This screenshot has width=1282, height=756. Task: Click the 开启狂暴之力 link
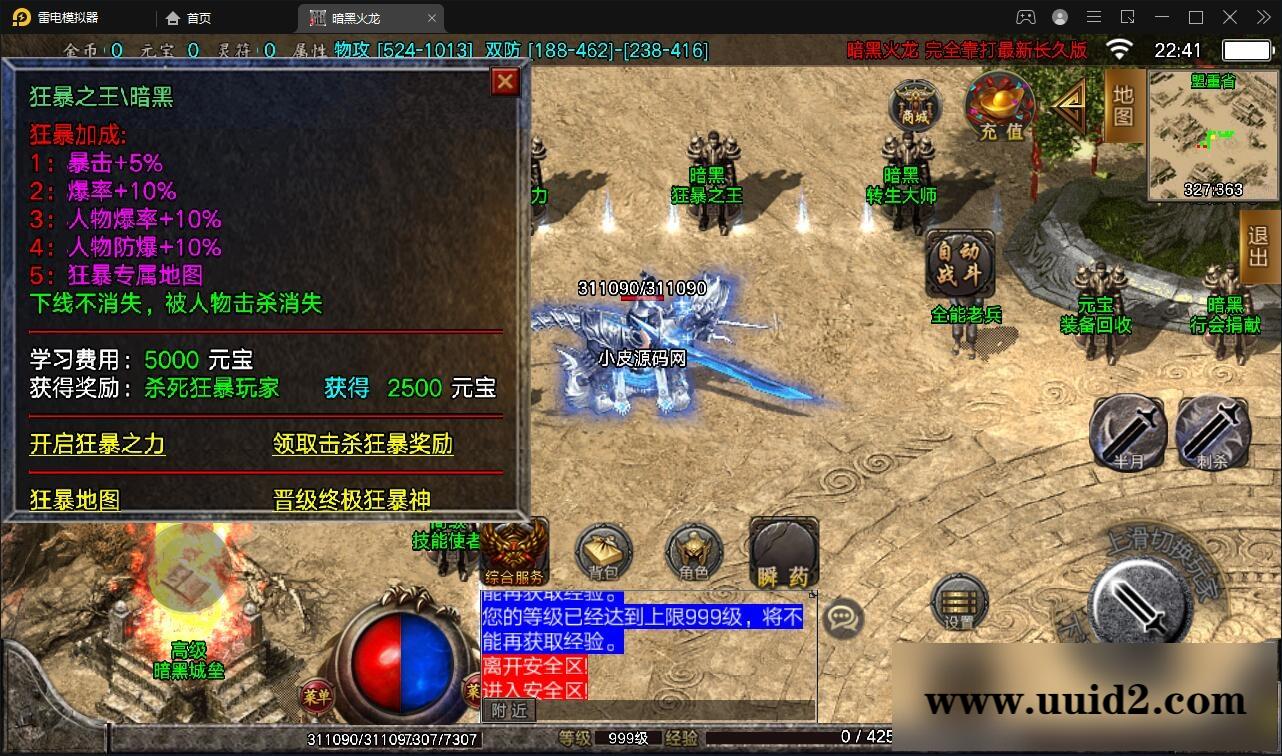(x=96, y=445)
